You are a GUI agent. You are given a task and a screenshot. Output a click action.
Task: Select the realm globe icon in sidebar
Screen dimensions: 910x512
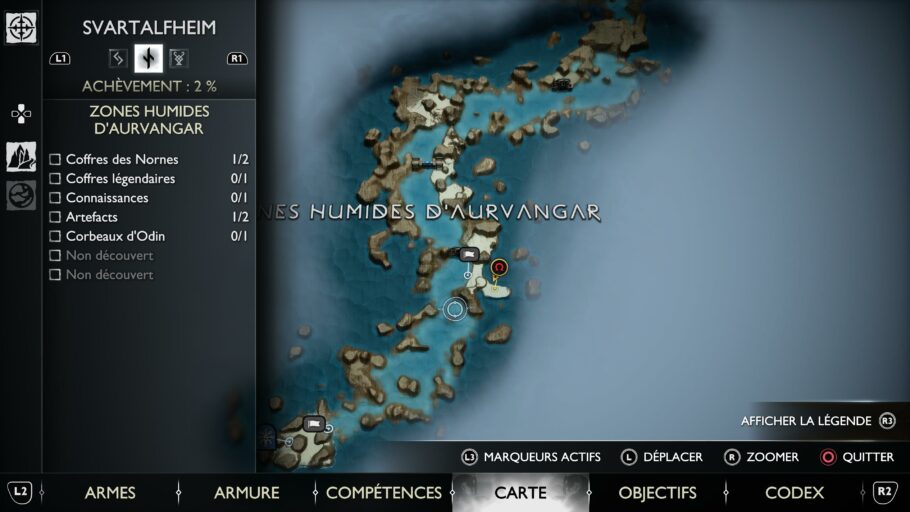21,195
